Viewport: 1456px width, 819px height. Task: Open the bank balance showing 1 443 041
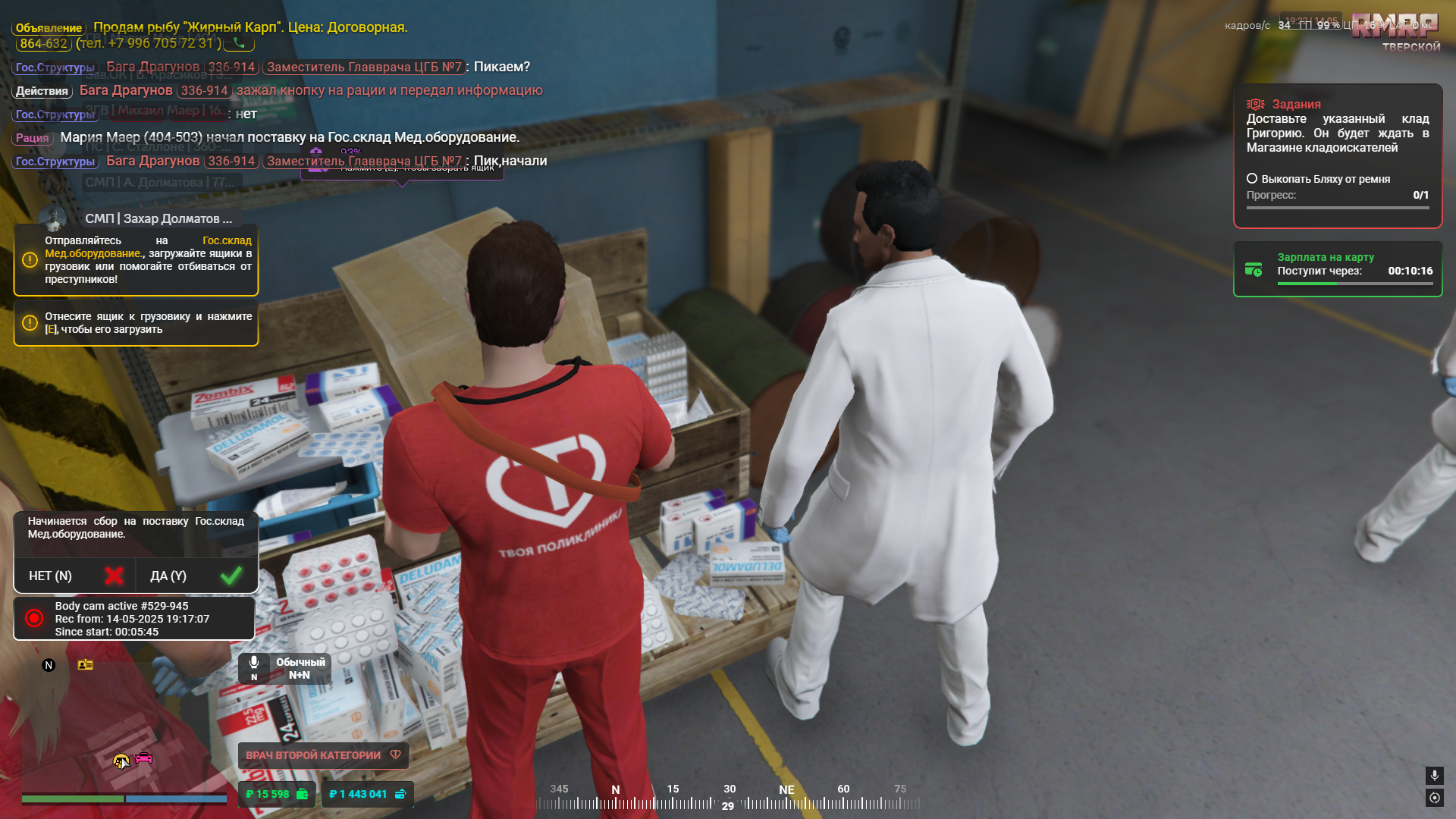pyautogui.click(x=368, y=794)
